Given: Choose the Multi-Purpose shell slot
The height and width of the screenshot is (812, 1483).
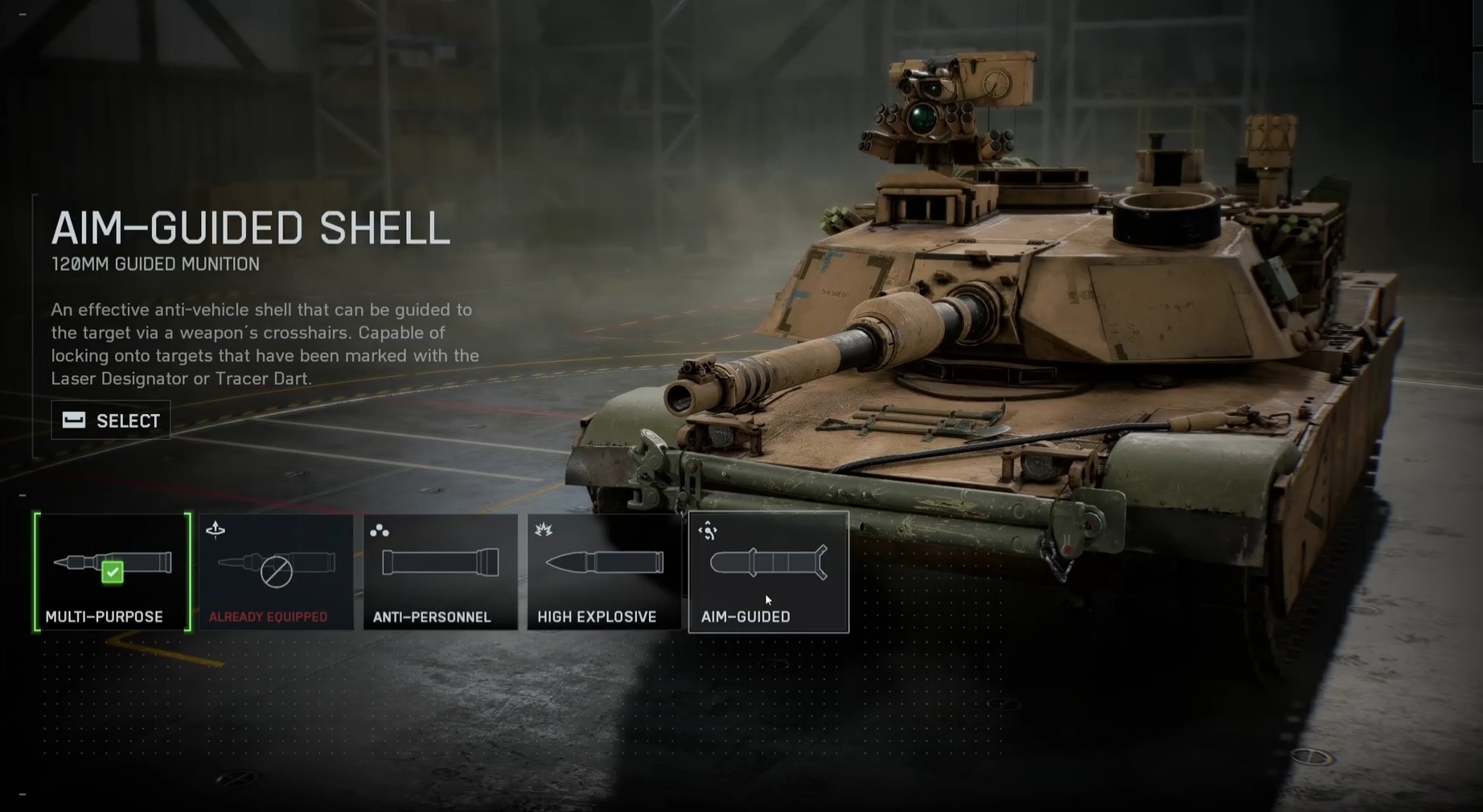Looking at the screenshot, I should pos(113,572).
